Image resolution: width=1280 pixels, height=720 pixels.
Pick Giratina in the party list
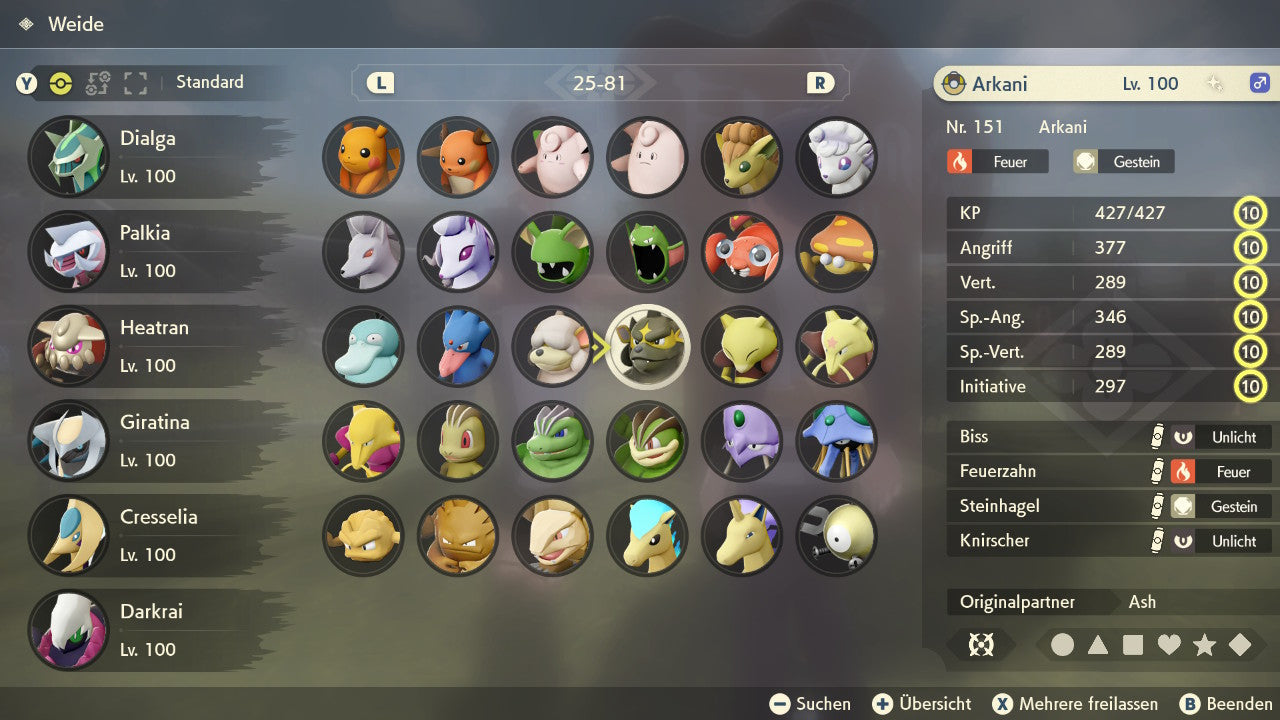[150, 440]
